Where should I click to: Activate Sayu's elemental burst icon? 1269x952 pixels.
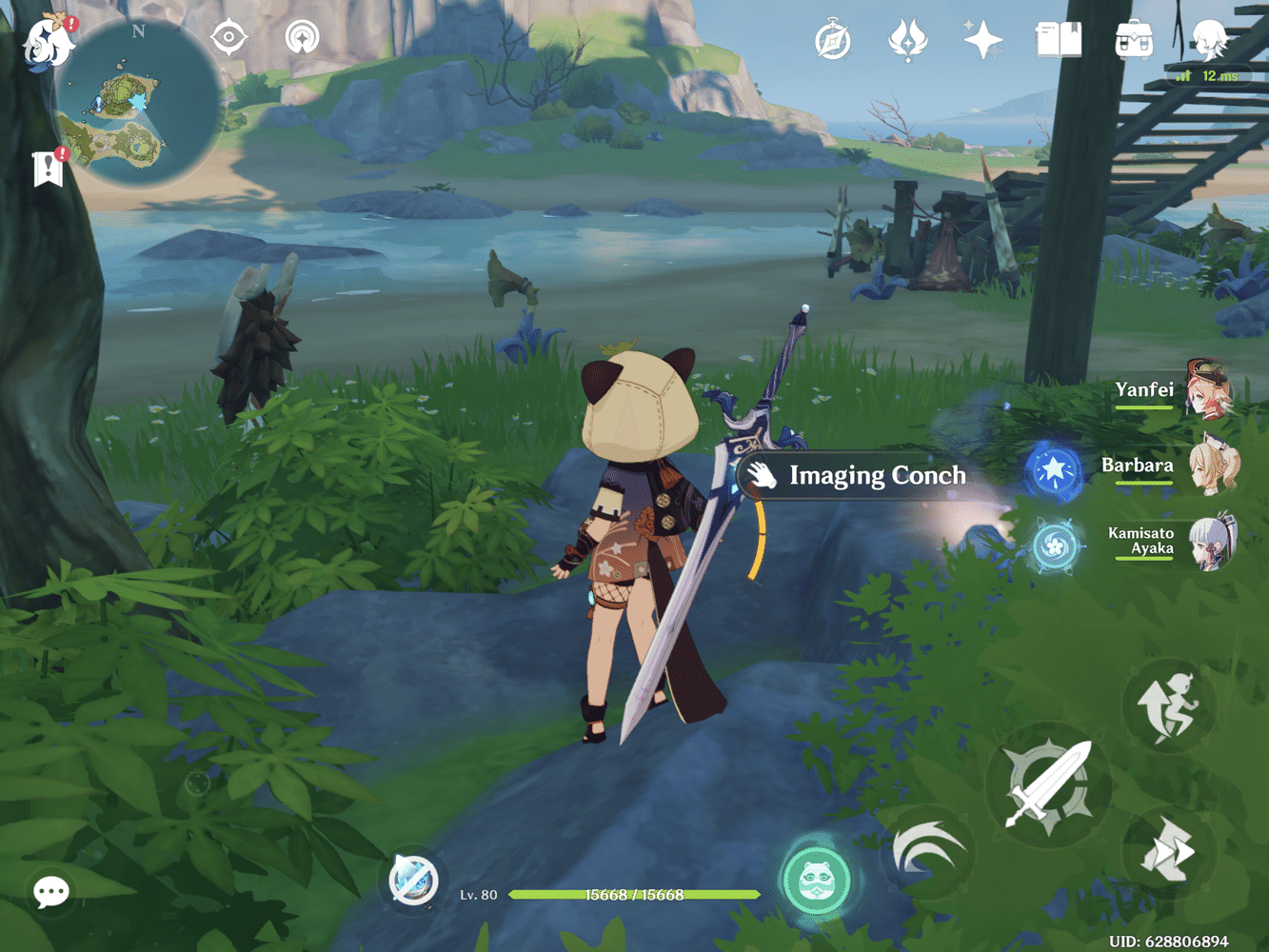[817, 880]
